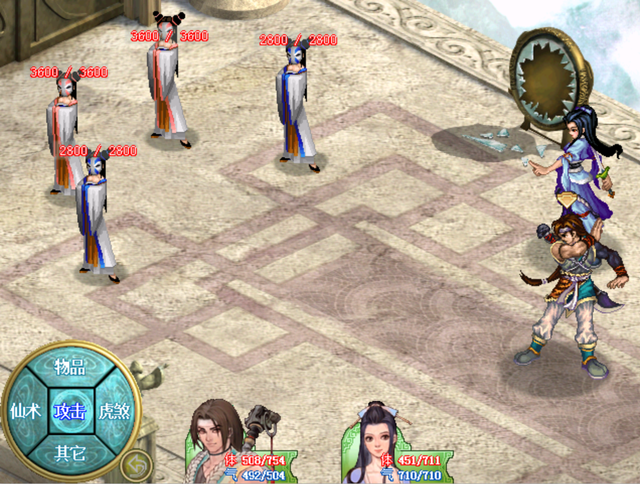Open the 其它 (Other) command menu
This screenshot has width=640, height=484.
click(69, 453)
